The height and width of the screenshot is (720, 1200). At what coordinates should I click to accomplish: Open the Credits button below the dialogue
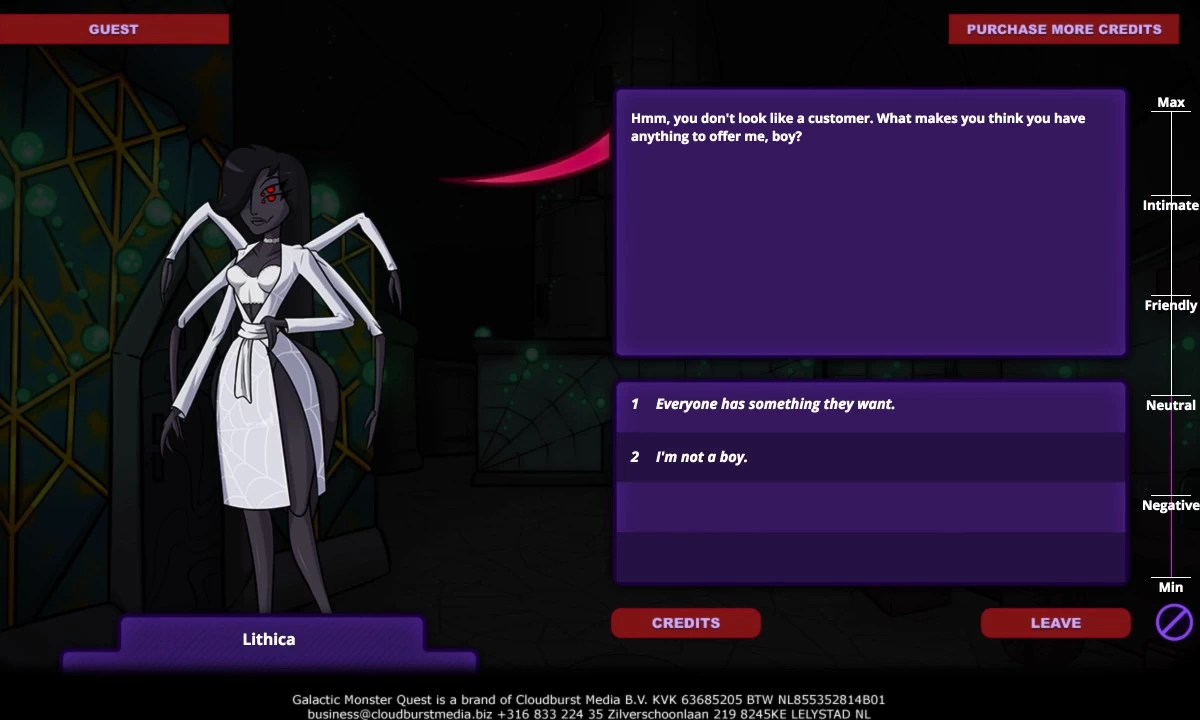point(686,623)
